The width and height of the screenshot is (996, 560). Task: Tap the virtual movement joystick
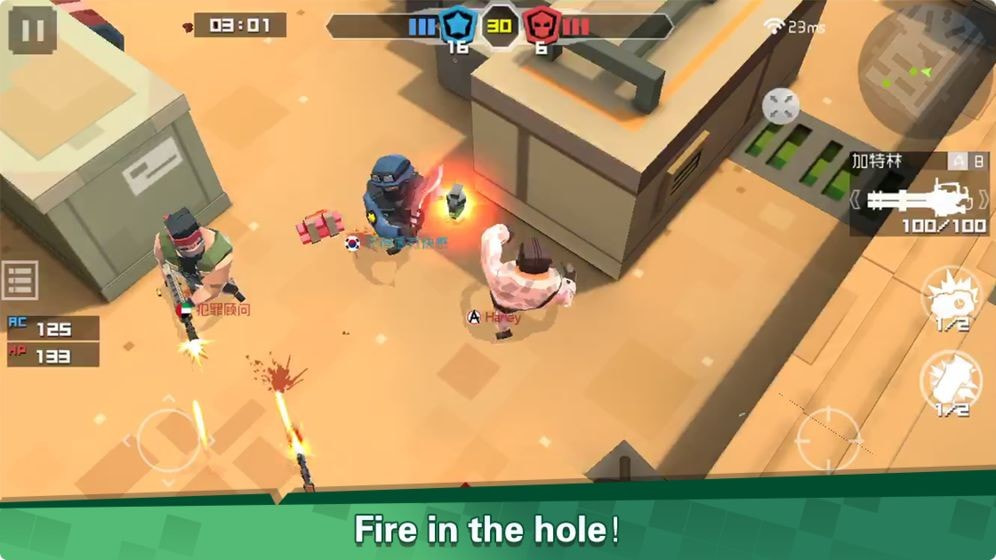click(x=167, y=439)
